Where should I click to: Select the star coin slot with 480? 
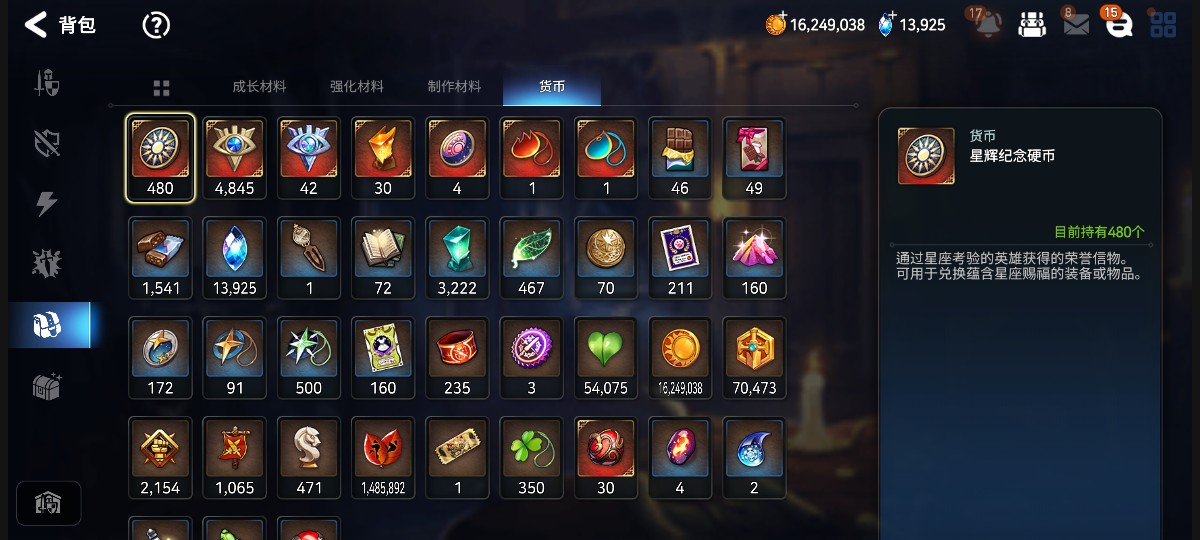pos(160,158)
